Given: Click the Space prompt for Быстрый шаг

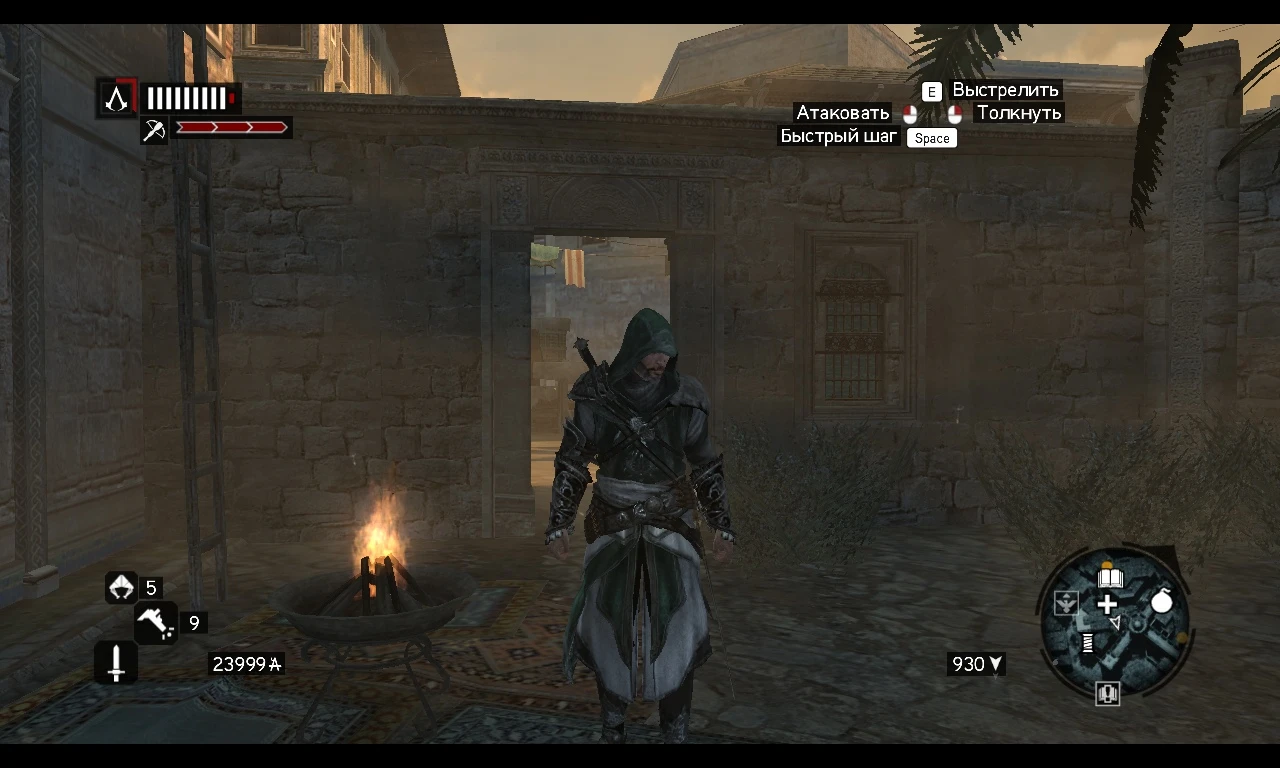Looking at the screenshot, I should [x=931, y=138].
